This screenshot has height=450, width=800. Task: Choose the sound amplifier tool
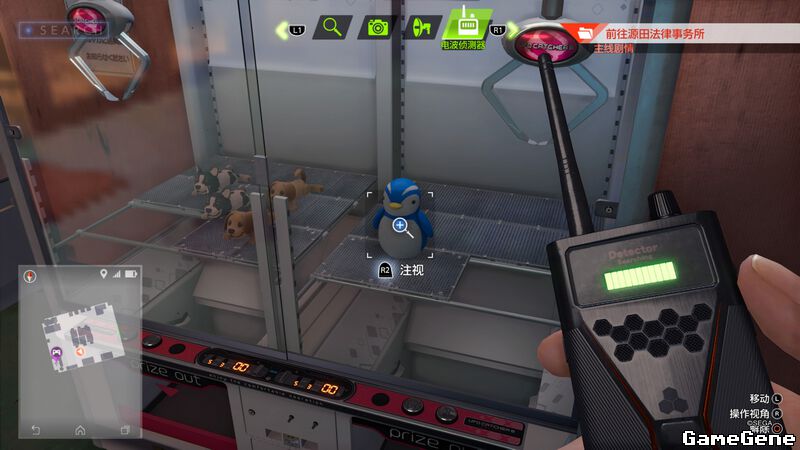click(422, 28)
